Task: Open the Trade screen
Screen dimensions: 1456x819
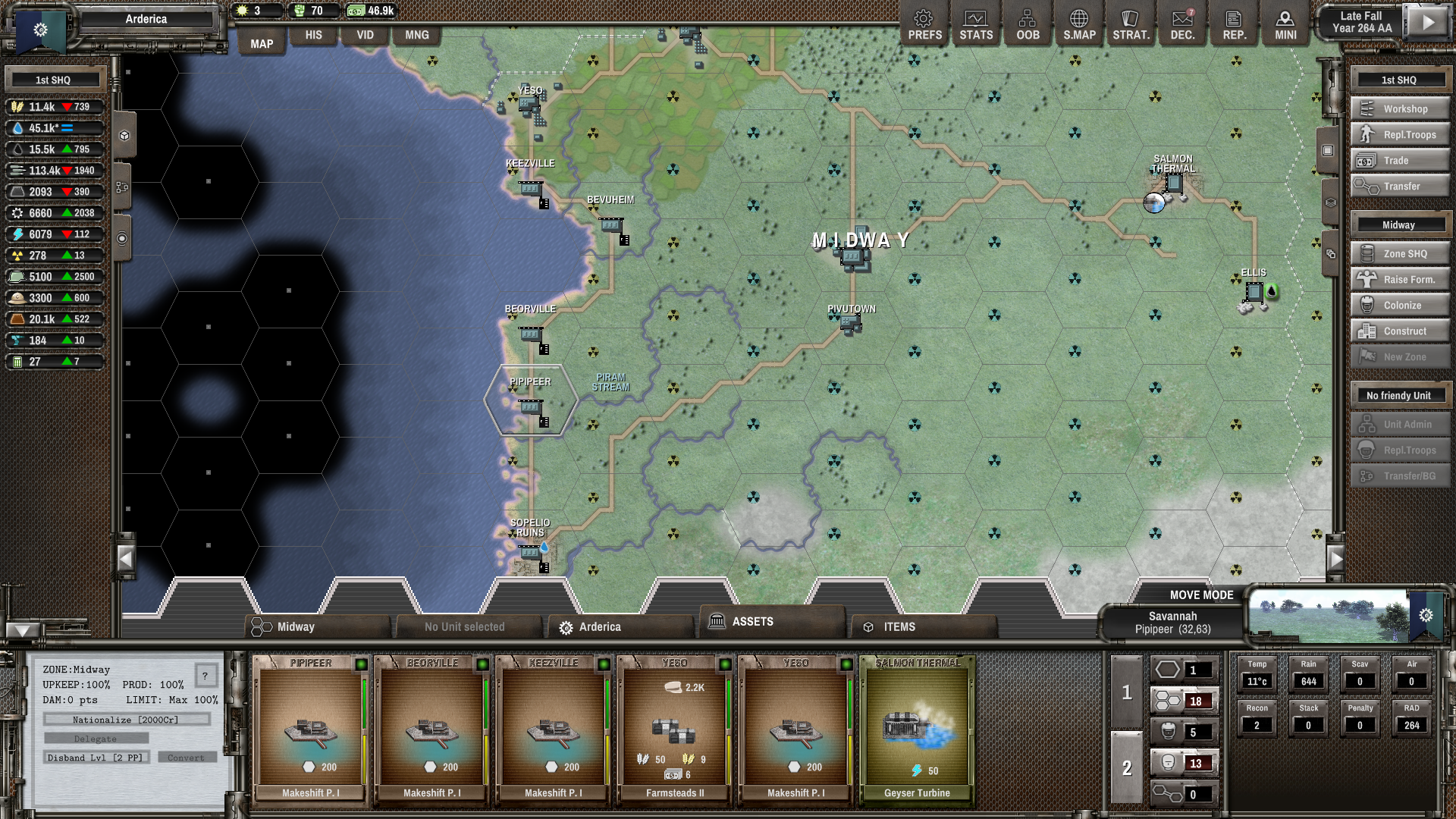Action: click(x=1400, y=161)
